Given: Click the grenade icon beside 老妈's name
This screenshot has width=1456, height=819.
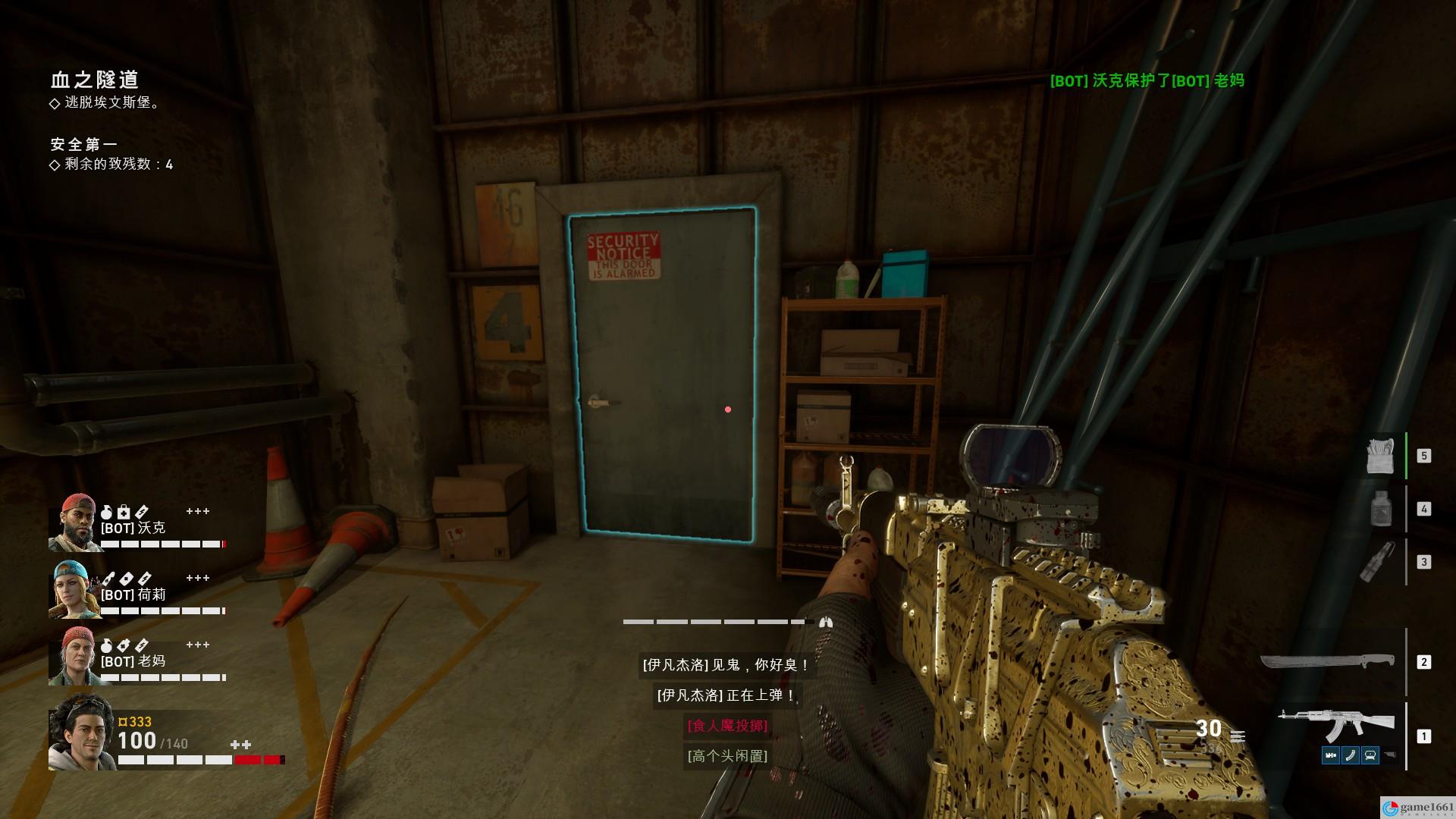Looking at the screenshot, I should [x=107, y=646].
